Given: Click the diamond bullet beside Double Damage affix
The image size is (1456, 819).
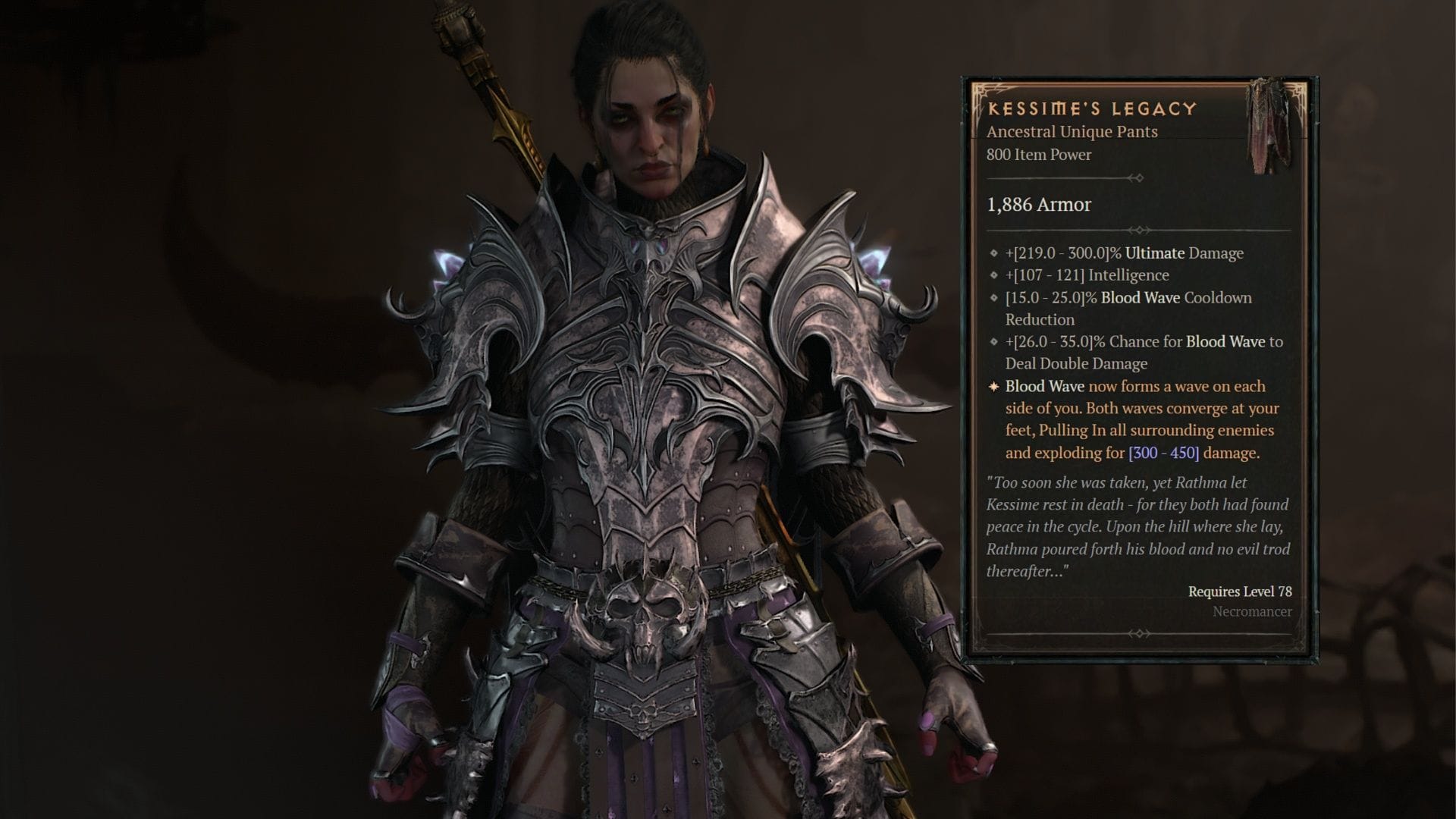Looking at the screenshot, I should [x=994, y=342].
